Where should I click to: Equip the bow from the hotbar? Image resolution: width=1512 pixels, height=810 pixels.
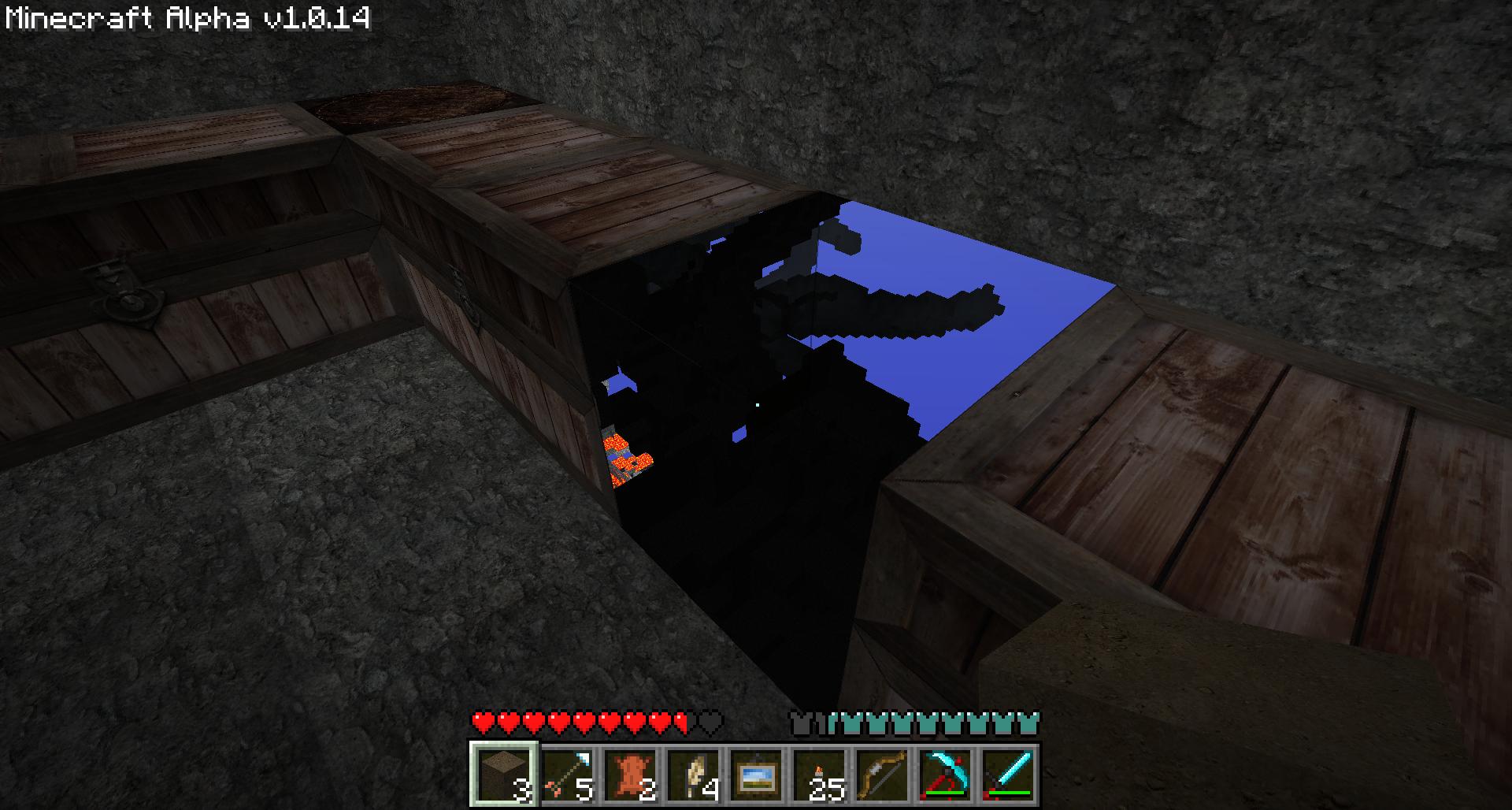click(x=882, y=774)
